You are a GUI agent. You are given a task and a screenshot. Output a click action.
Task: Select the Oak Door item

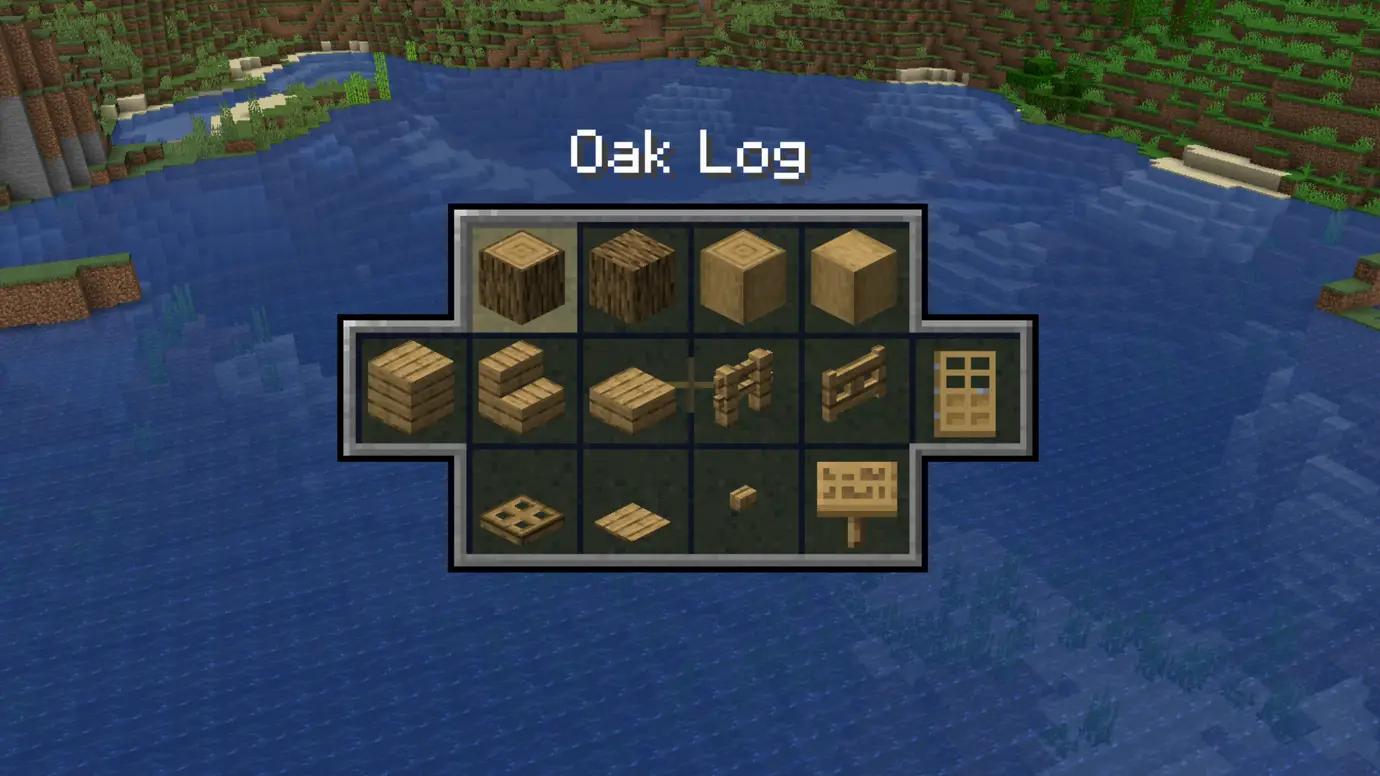click(x=965, y=390)
